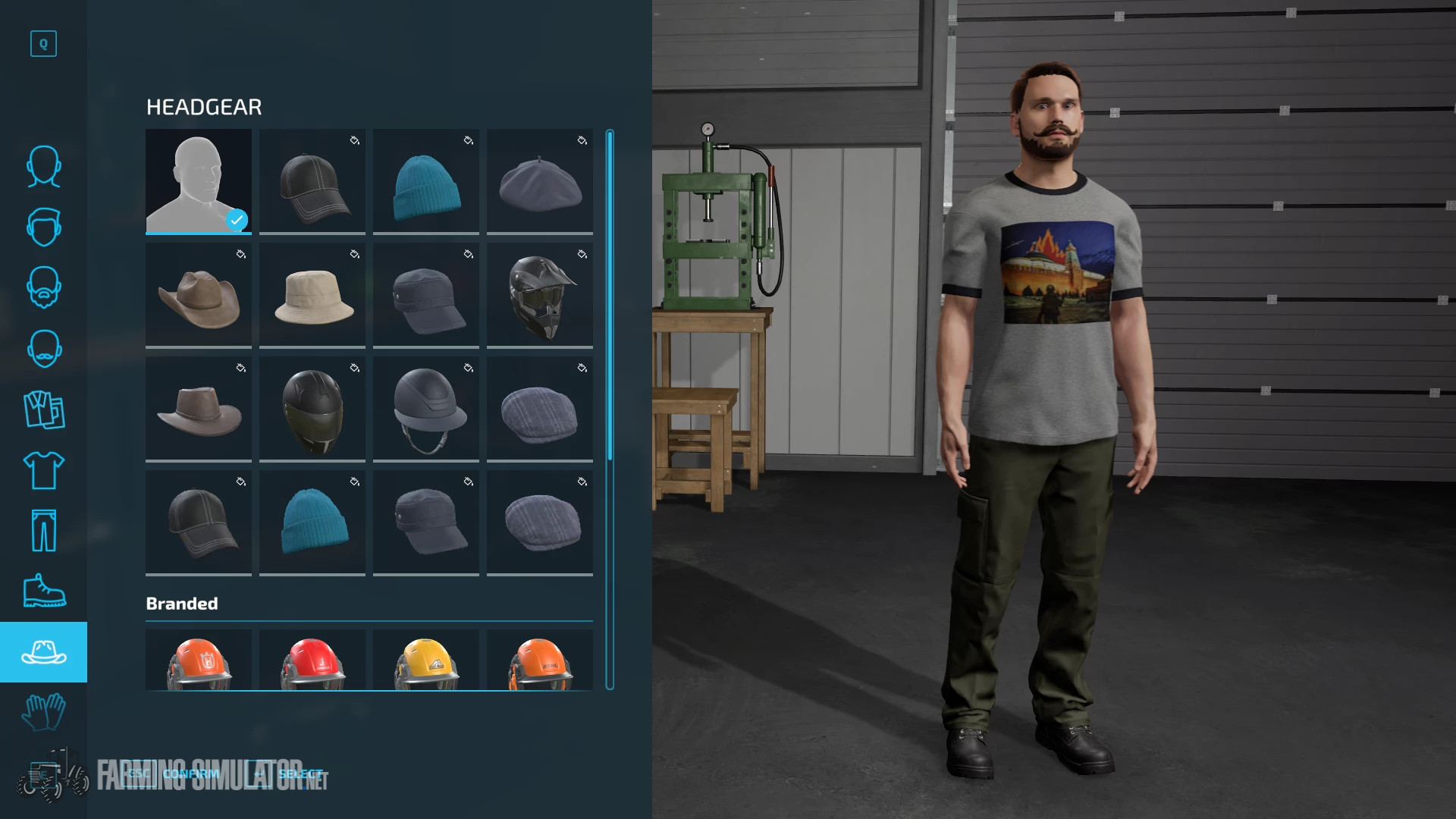
Task: Open the Q character preset panel
Action: tap(43, 44)
